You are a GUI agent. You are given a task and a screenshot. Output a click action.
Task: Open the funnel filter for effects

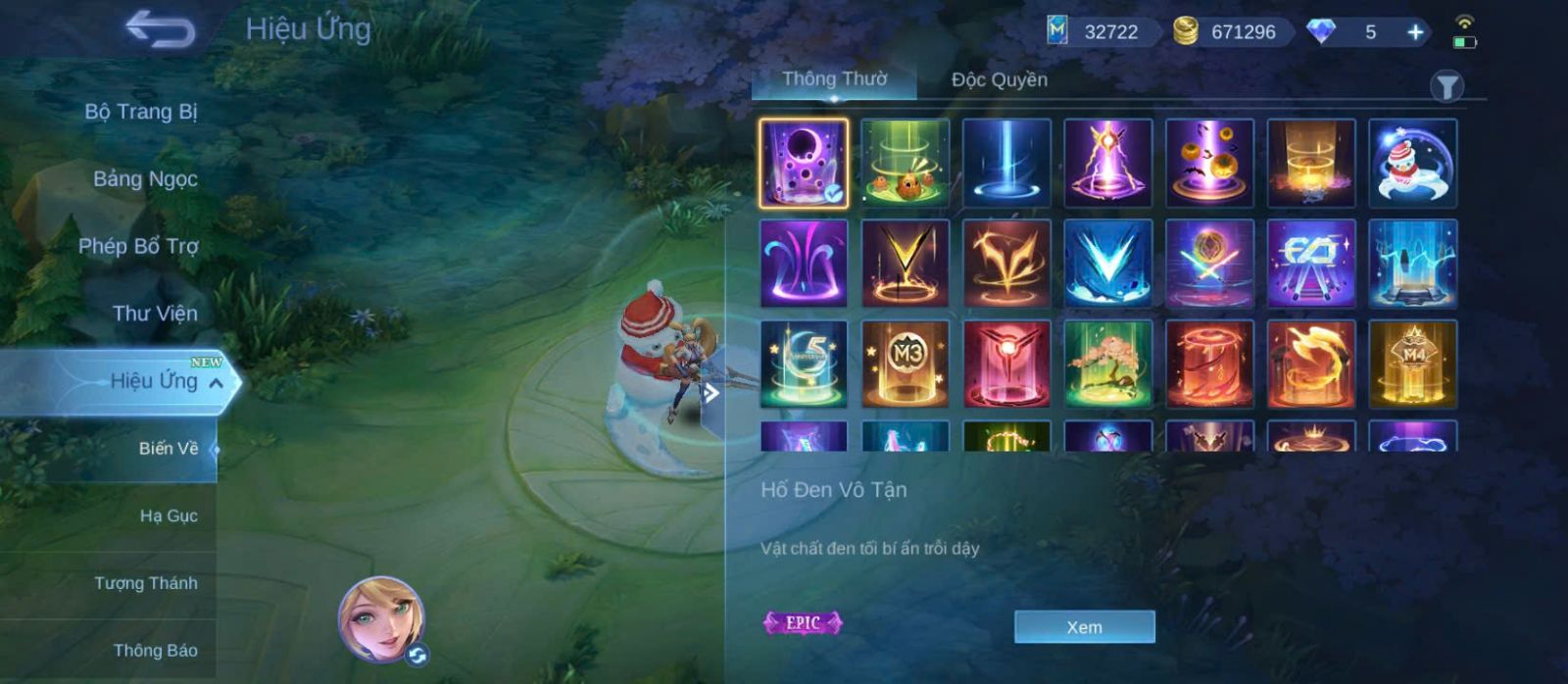(1446, 87)
